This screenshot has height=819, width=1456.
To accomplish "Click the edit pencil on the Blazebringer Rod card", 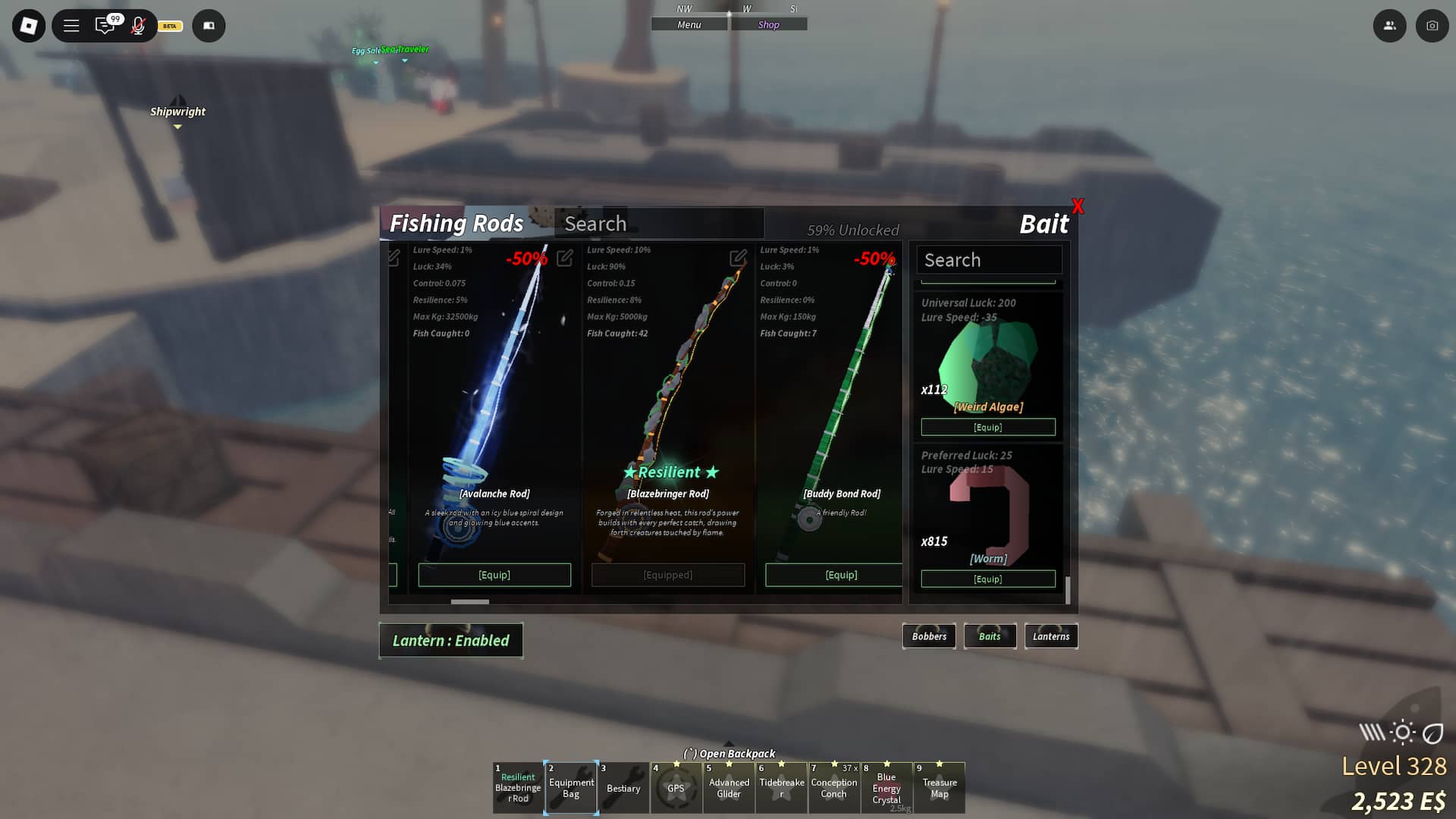I will (x=738, y=259).
